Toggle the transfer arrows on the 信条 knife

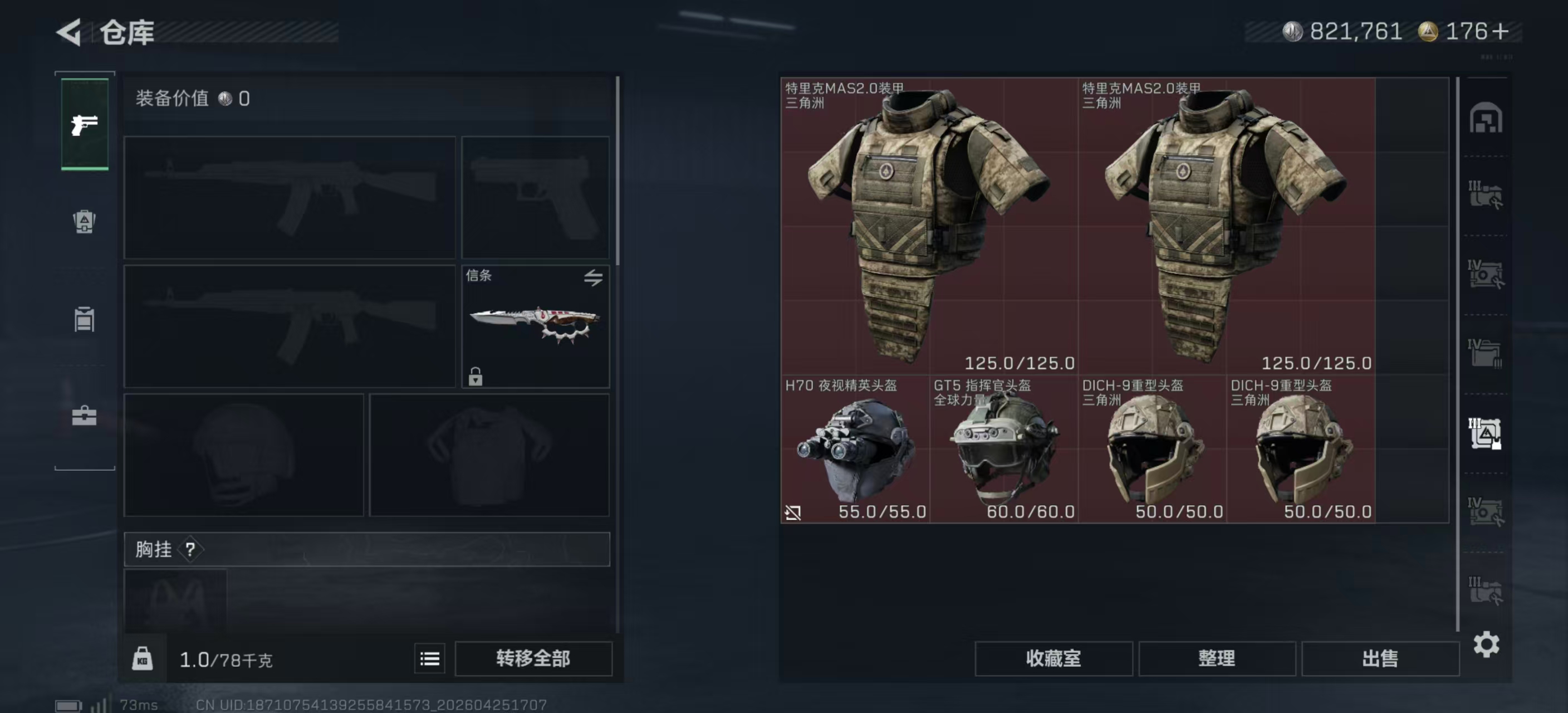594,277
